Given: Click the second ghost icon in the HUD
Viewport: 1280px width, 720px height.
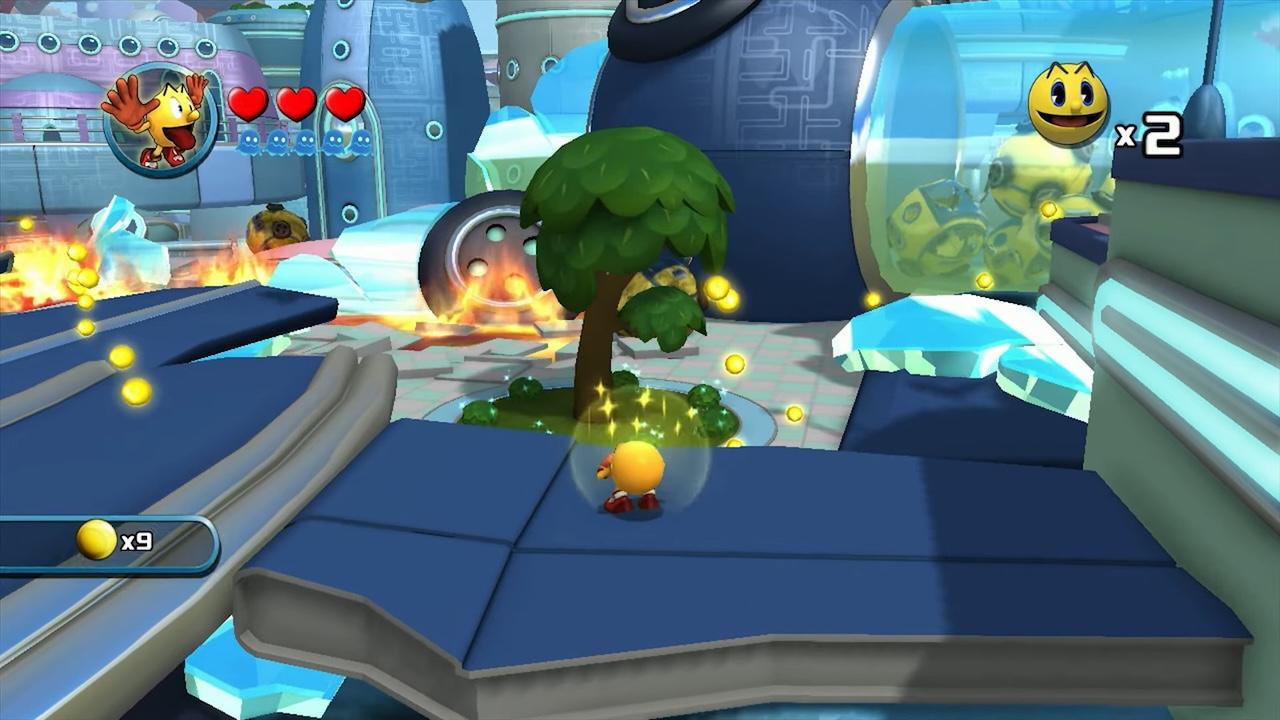Looking at the screenshot, I should [275, 140].
